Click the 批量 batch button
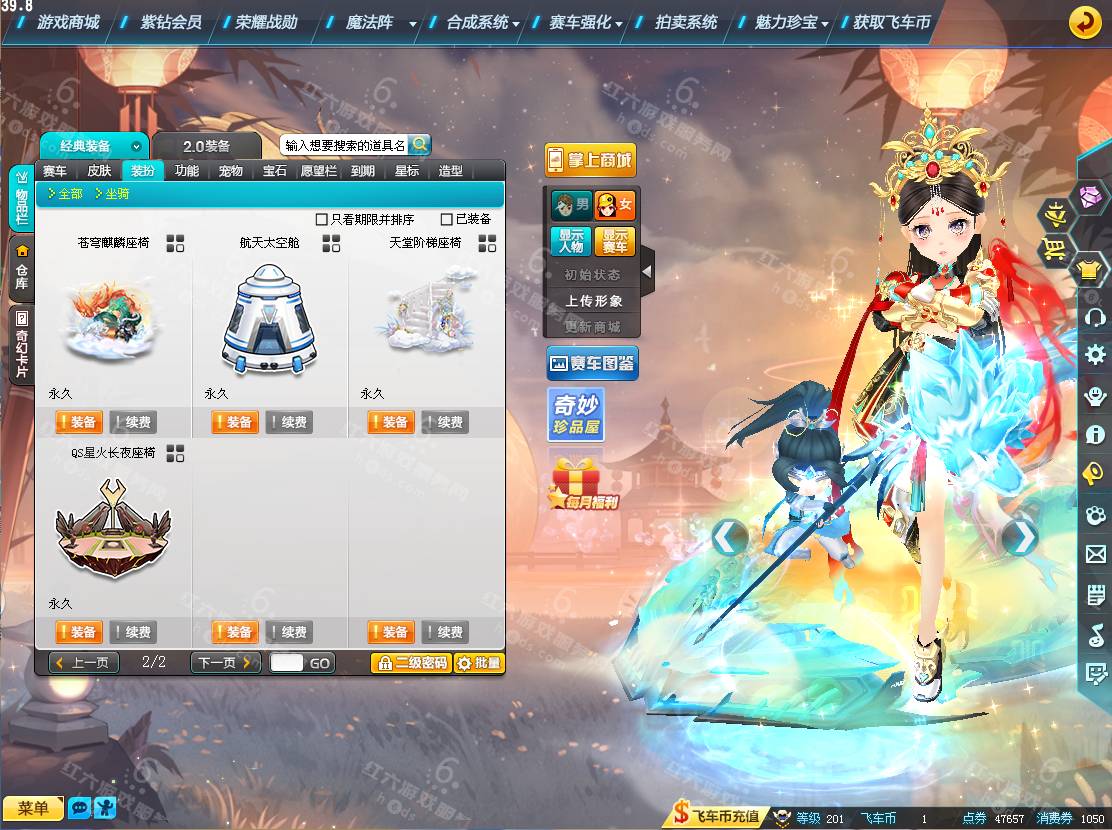This screenshot has height=830, width=1112. point(479,662)
